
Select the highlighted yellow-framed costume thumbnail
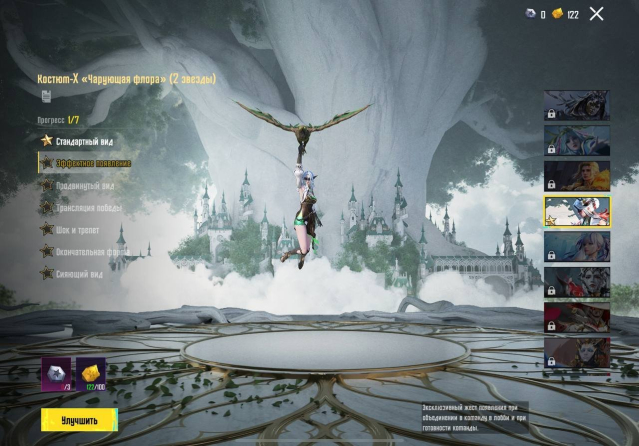pos(576,212)
